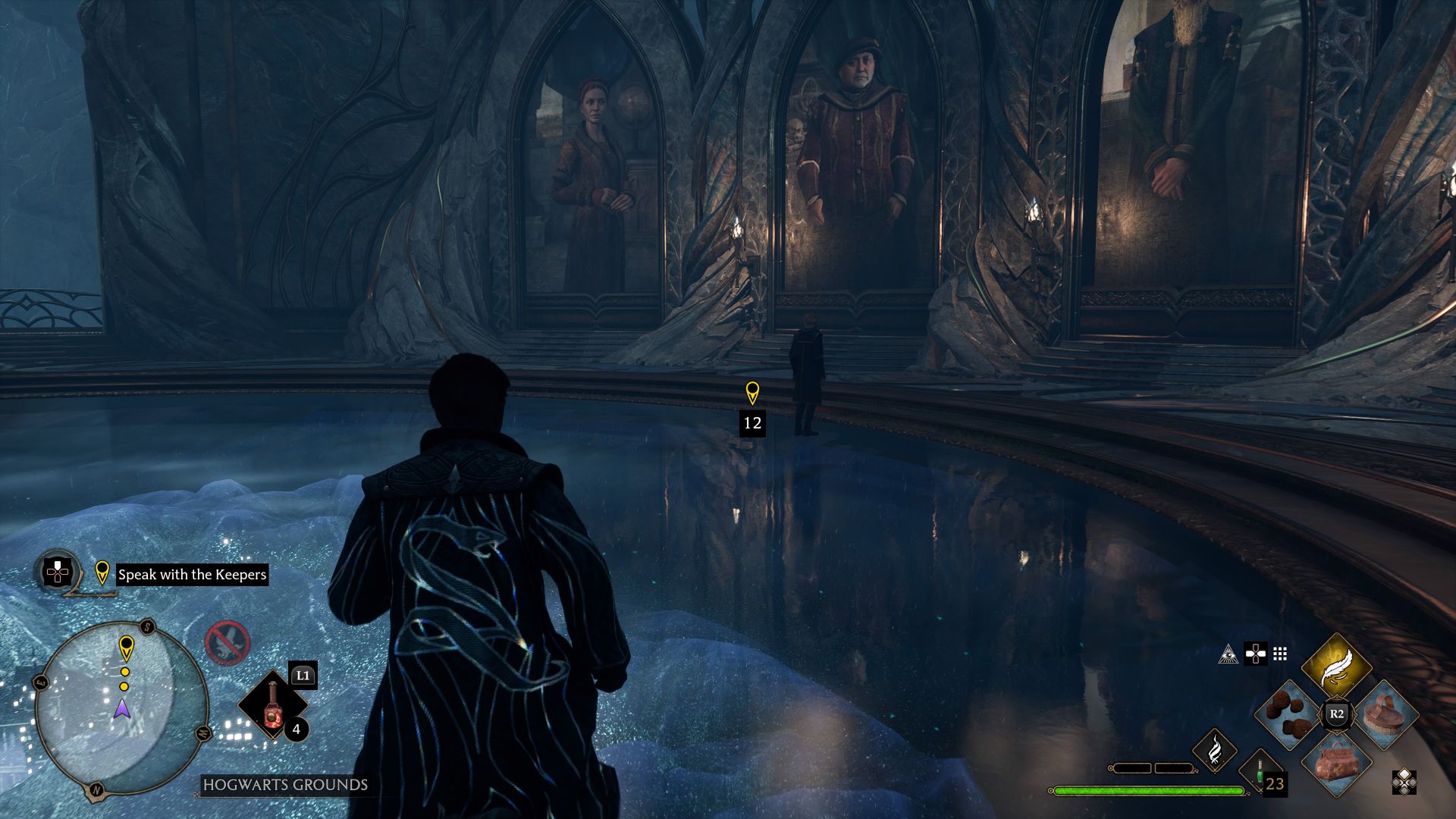Click the L1 button prompt on the potion slot
The height and width of the screenshot is (819, 1456).
(302, 675)
